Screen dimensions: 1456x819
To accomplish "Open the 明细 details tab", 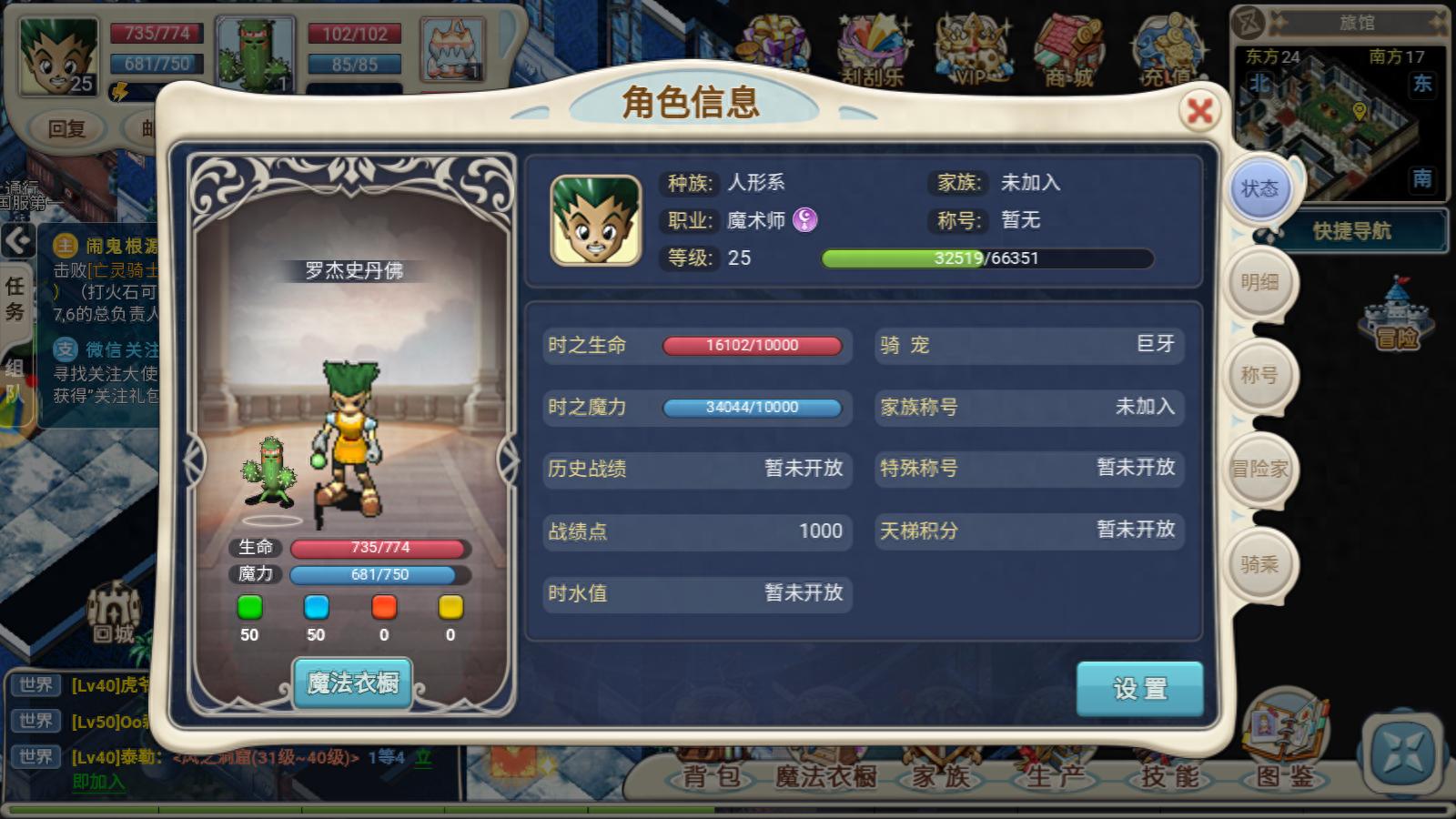I will [x=1260, y=282].
